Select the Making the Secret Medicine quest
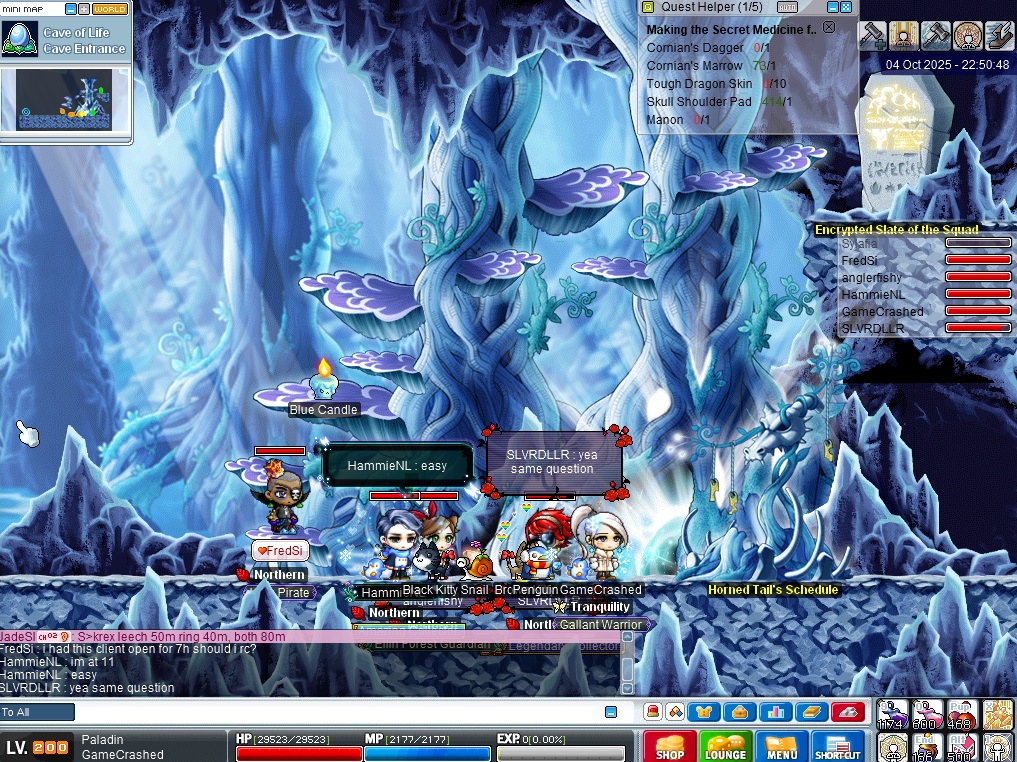This screenshot has height=762, width=1017. (x=730, y=30)
